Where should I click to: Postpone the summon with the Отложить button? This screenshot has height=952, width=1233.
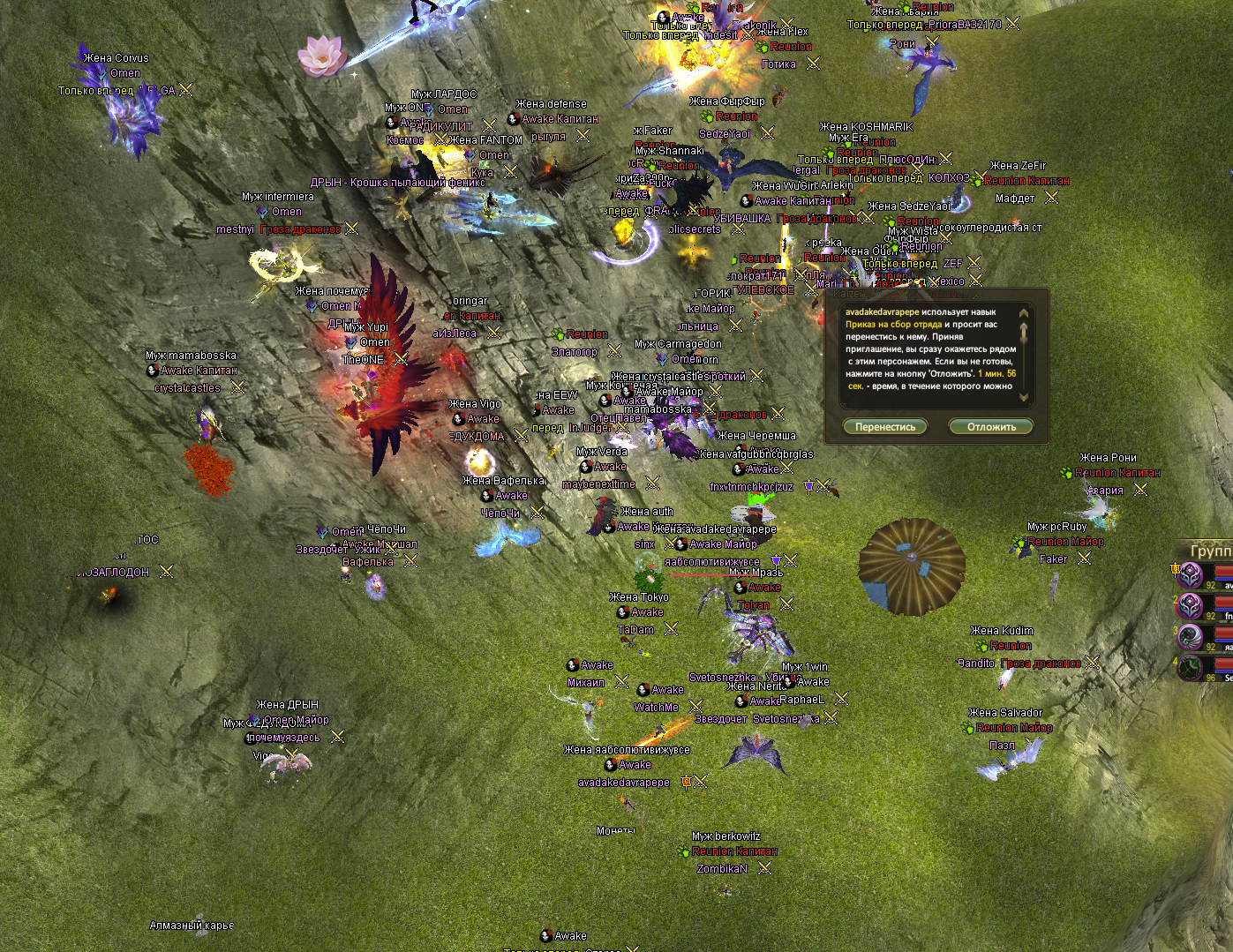tap(991, 427)
